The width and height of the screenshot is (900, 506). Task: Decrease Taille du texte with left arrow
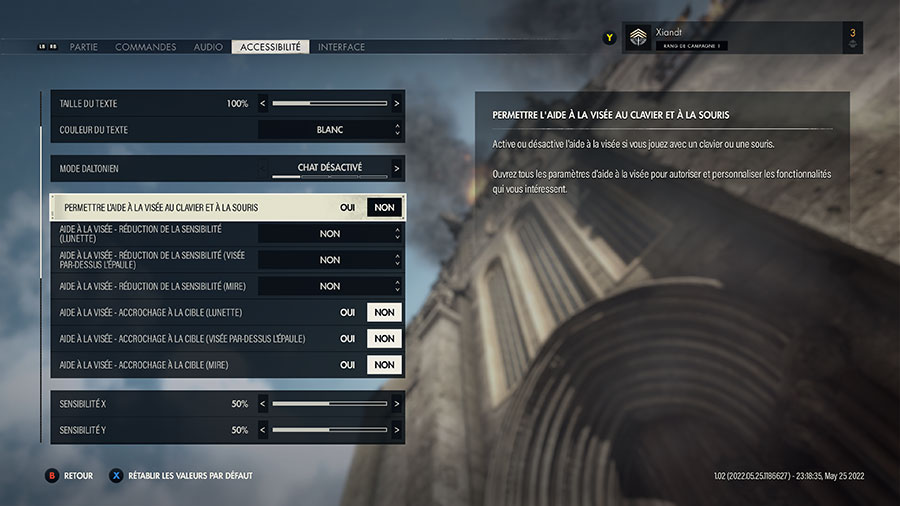[264, 103]
